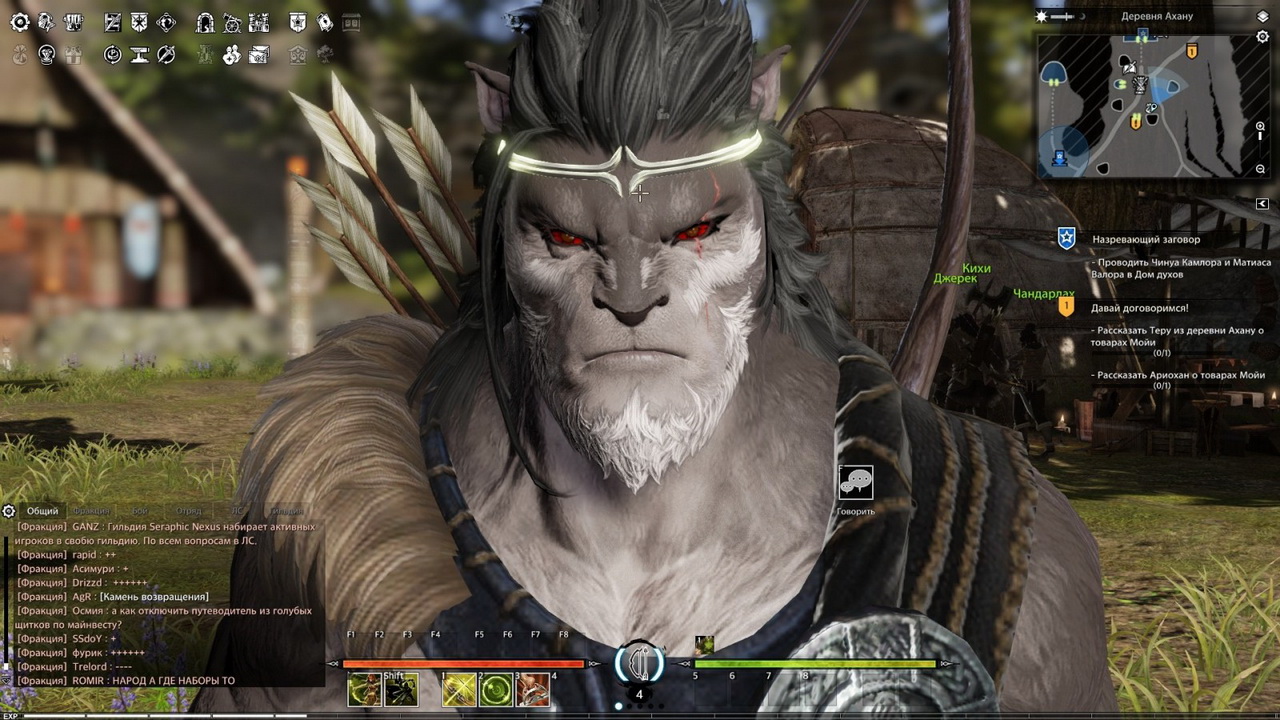Image resolution: width=1280 pixels, height=720 pixels.
Task: Click the Говорить speech bubble prompt
Action: (856, 483)
